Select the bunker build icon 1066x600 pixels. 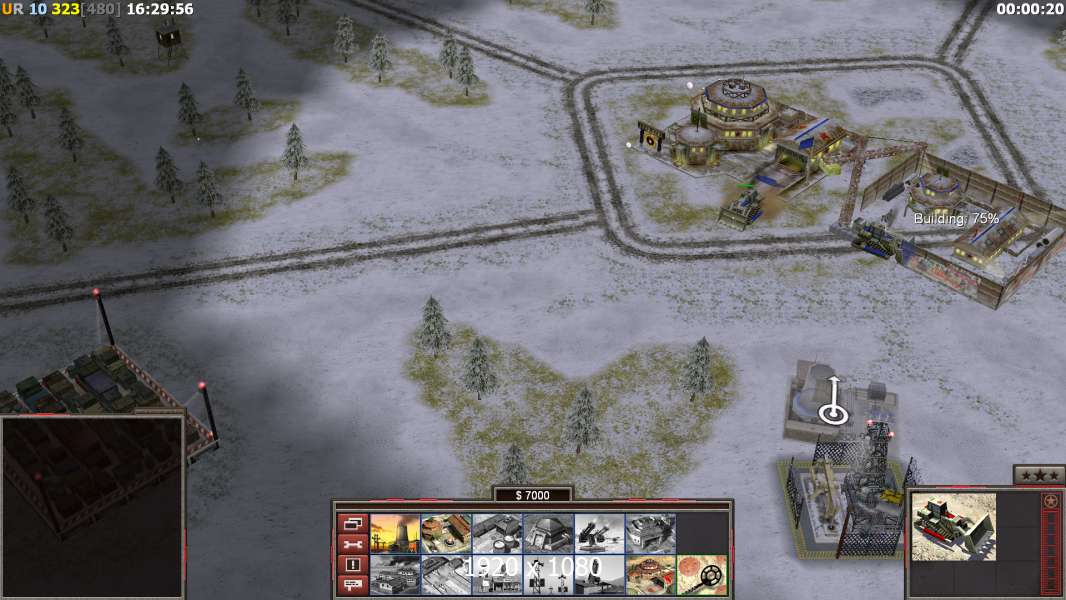coord(548,533)
